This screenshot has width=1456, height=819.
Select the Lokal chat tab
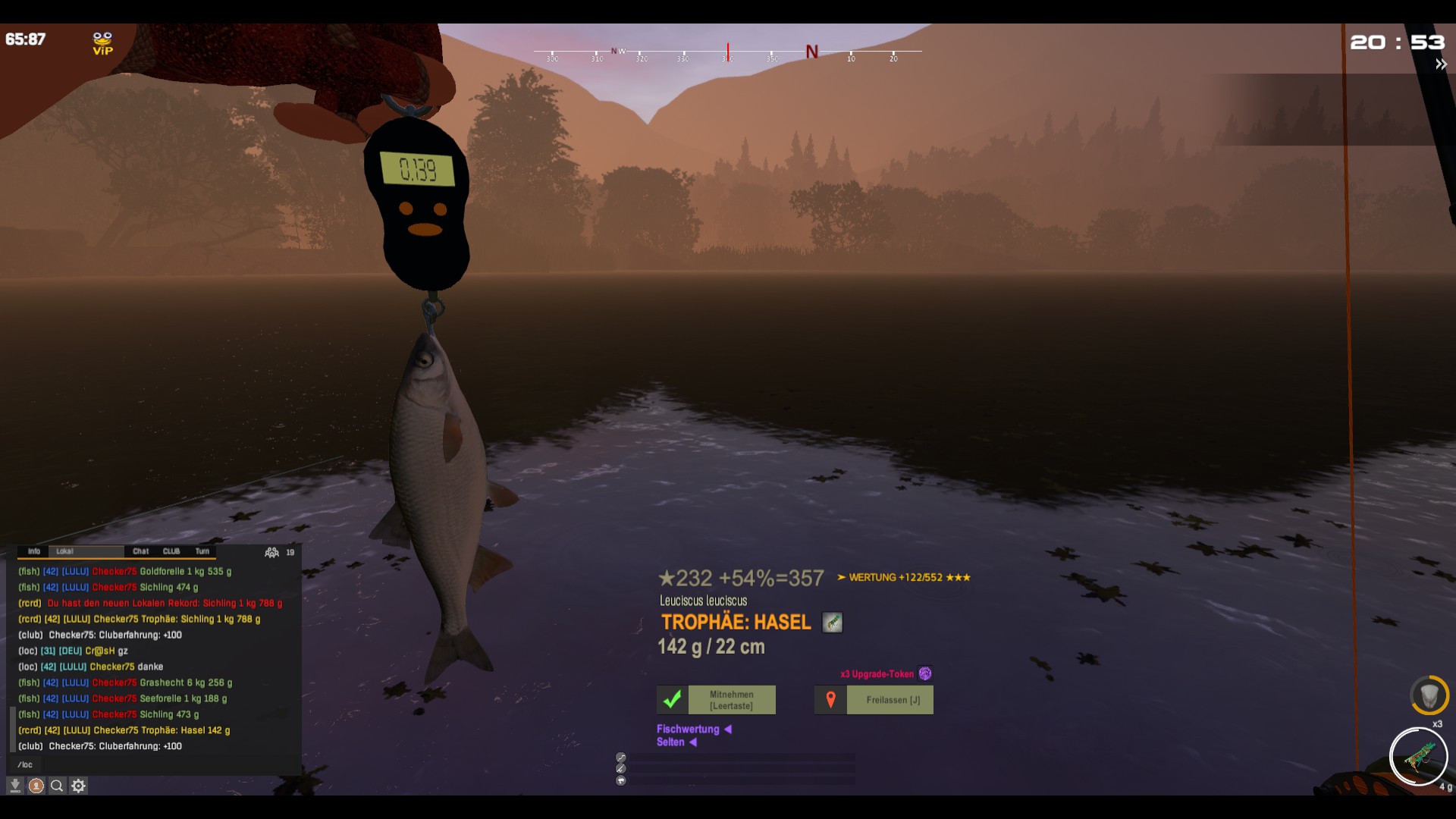point(65,551)
